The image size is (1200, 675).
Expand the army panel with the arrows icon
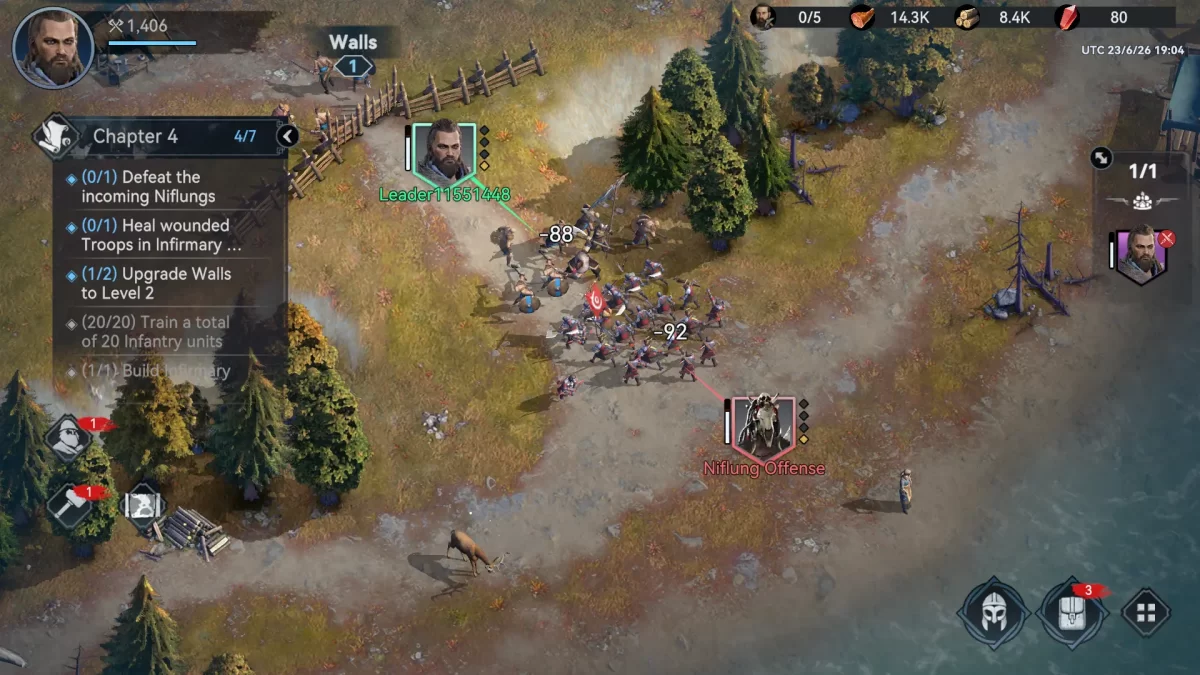click(1101, 157)
